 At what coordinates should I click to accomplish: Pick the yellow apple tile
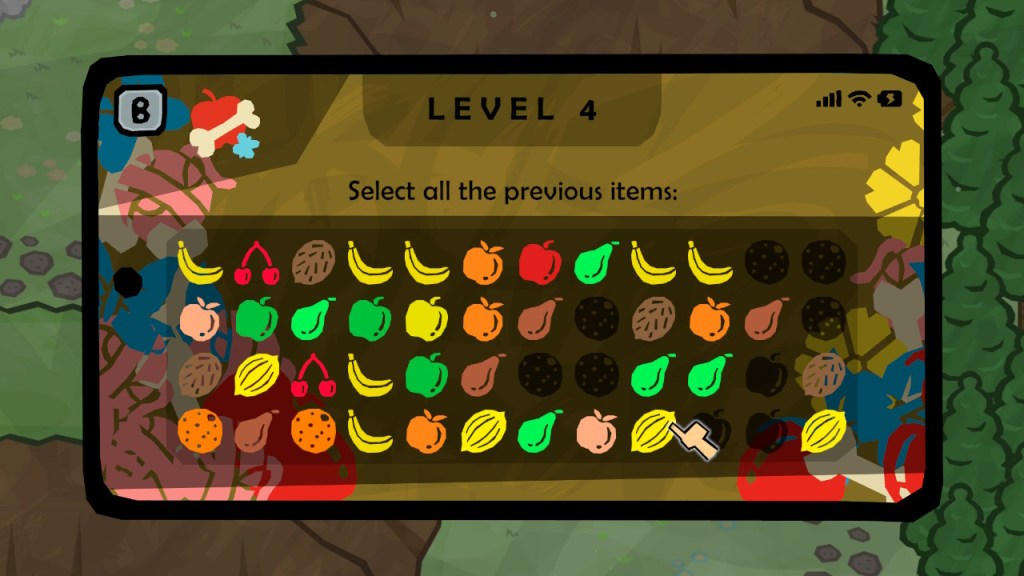(x=427, y=319)
